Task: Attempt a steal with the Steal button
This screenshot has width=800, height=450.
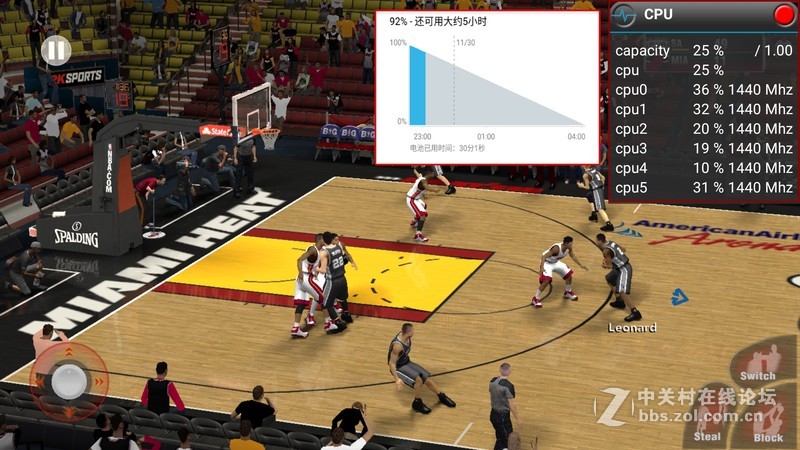Action: tap(708, 422)
